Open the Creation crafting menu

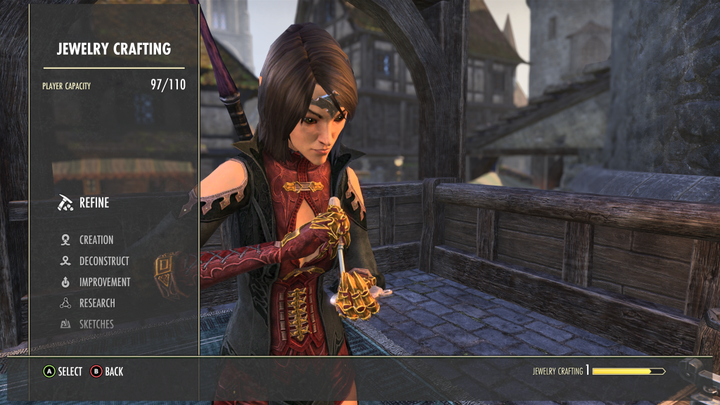(96, 240)
